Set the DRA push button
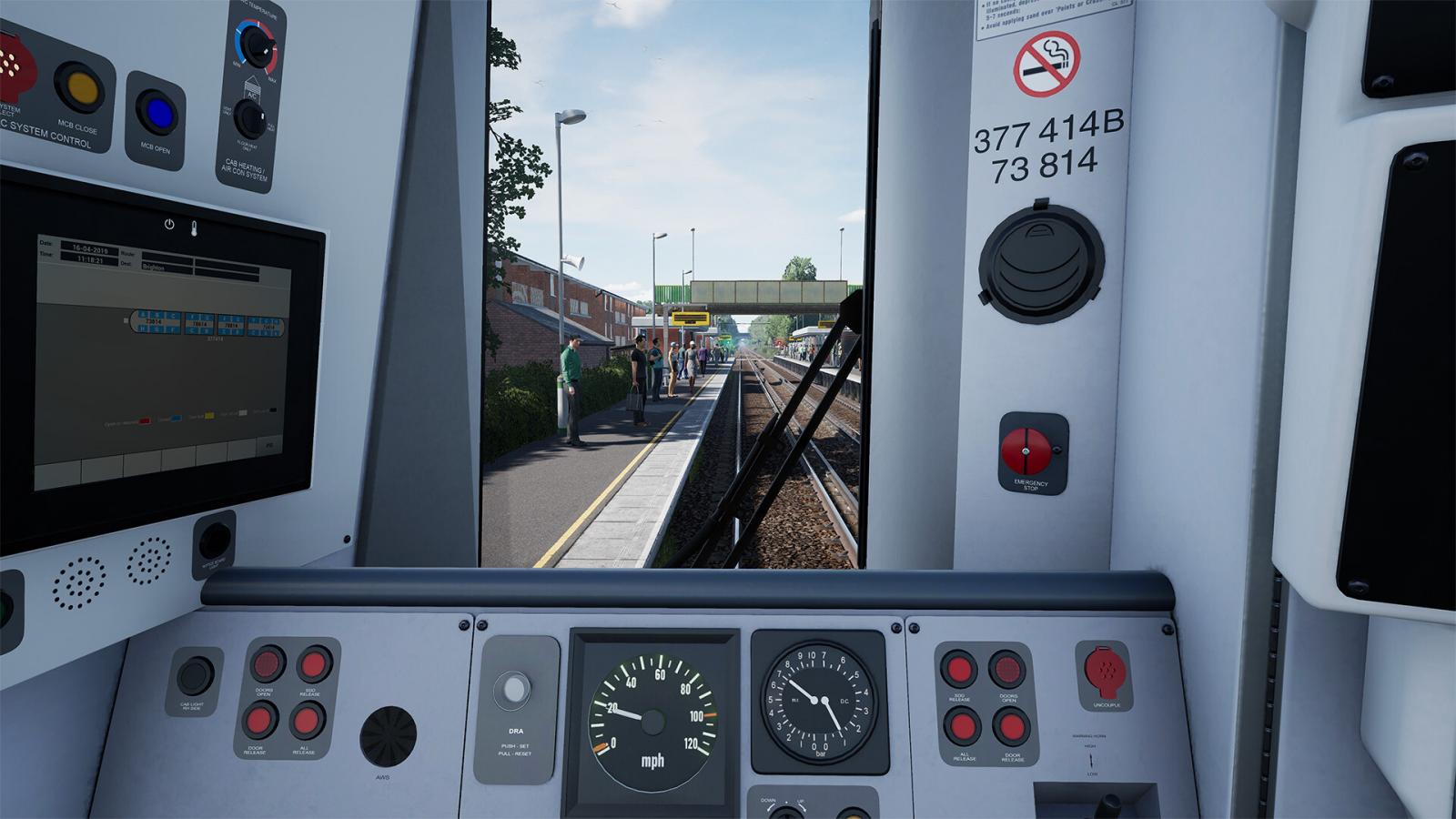1456x819 pixels. pyautogui.click(x=513, y=689)
